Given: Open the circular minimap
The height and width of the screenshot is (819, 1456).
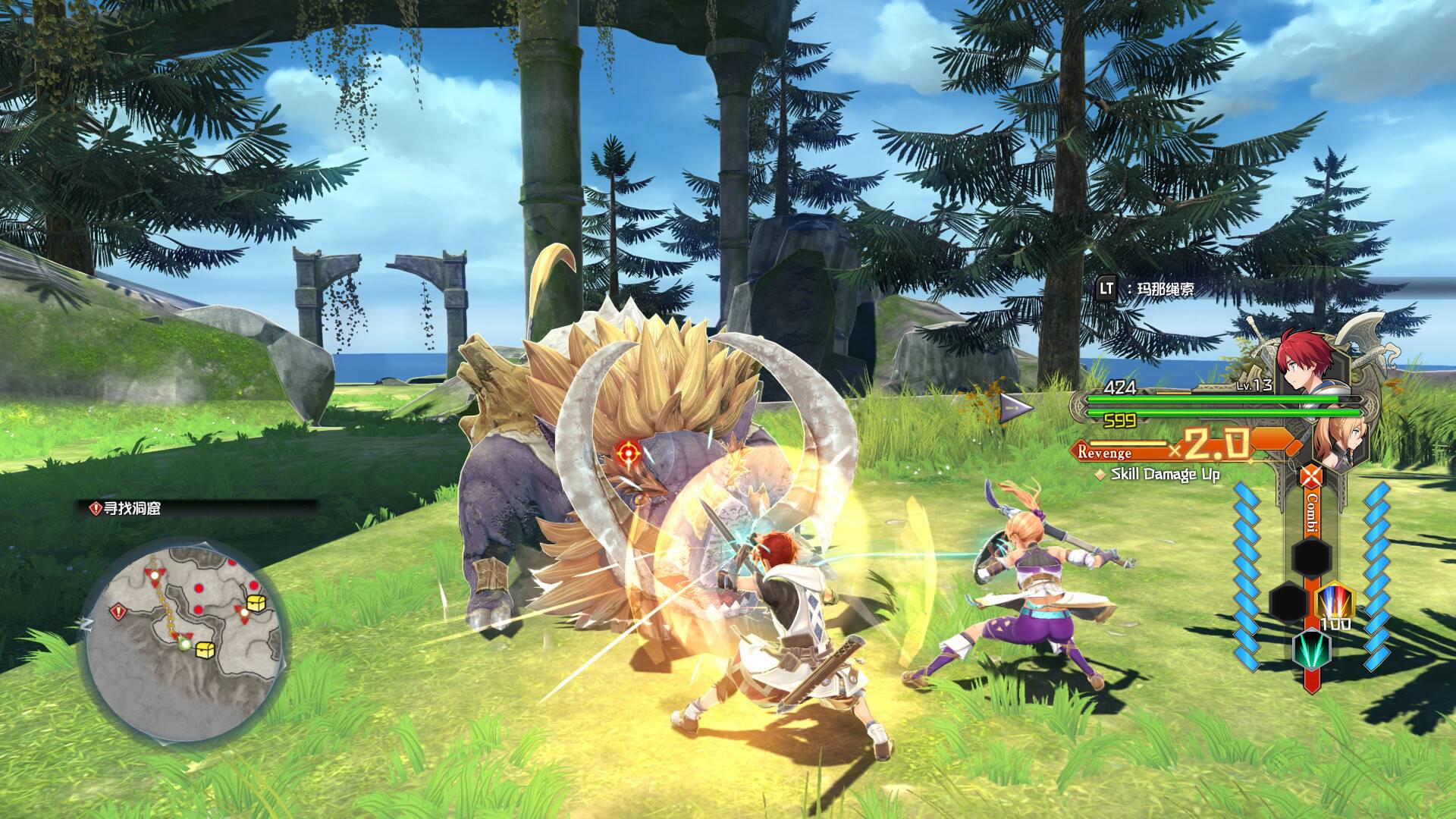Looking at the screenshot, I should coord(184,640).
